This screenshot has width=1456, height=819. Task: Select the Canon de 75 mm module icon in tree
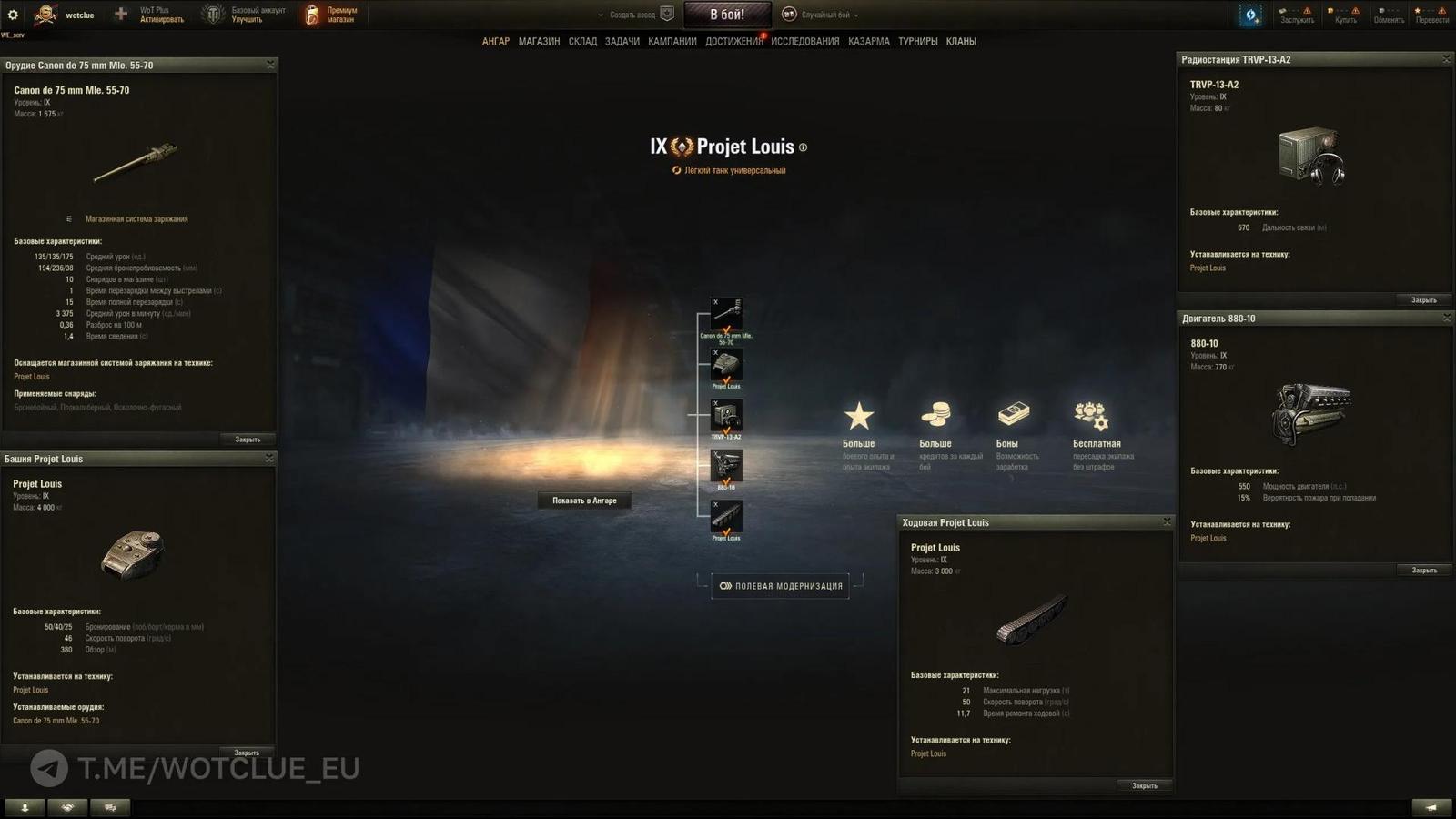click(728, 311)
